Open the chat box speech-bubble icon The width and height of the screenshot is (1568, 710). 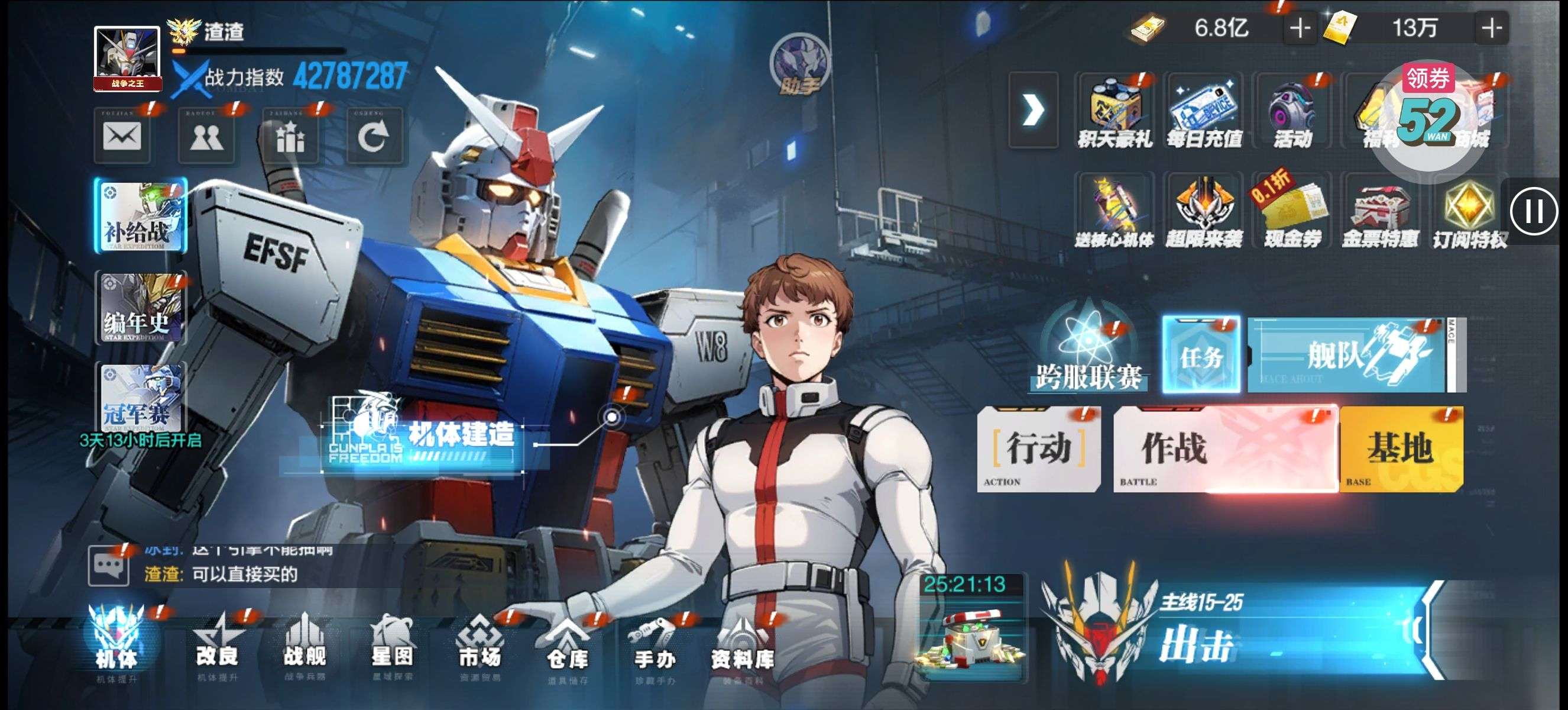109,566
